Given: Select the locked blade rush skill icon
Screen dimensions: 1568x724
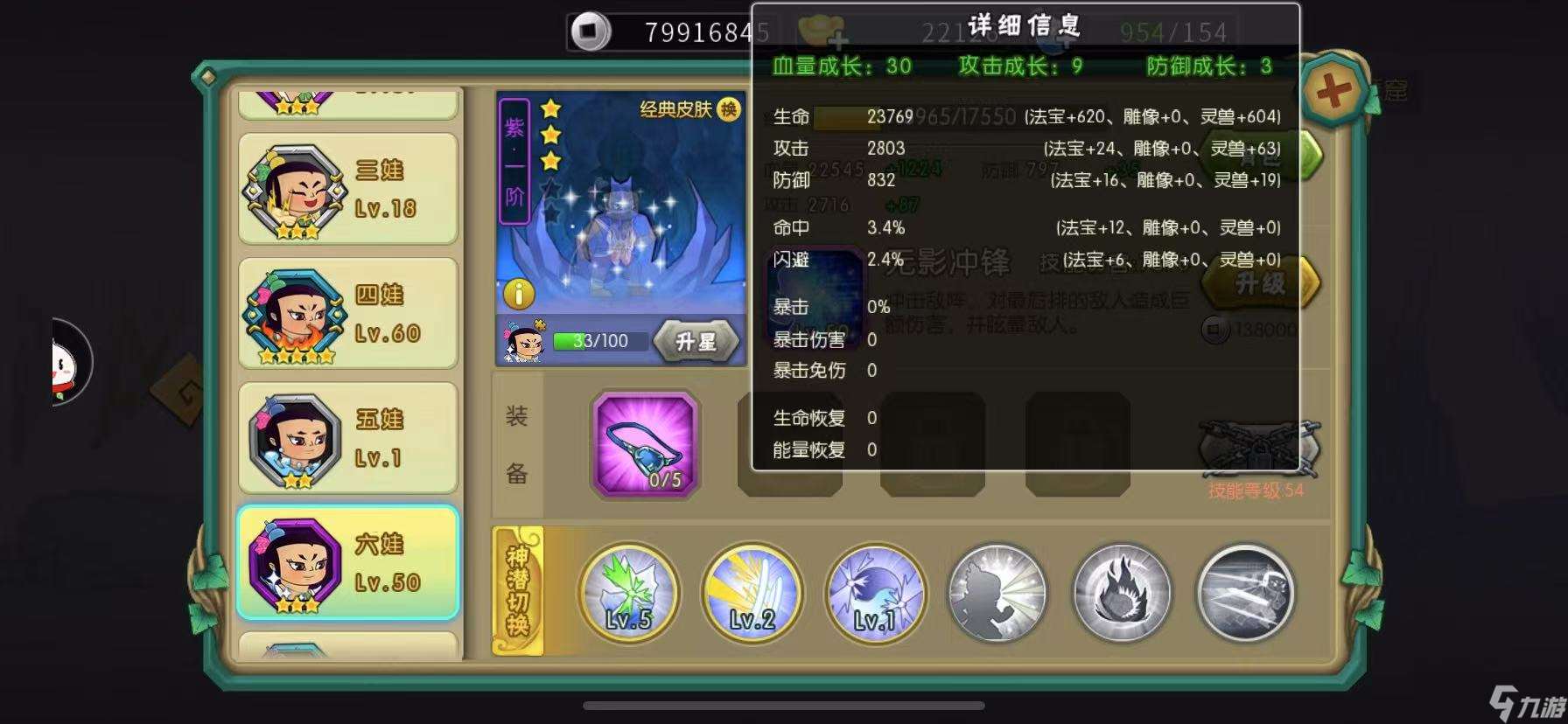Looking at the screenshot, I should click(x=1244, y=594).
